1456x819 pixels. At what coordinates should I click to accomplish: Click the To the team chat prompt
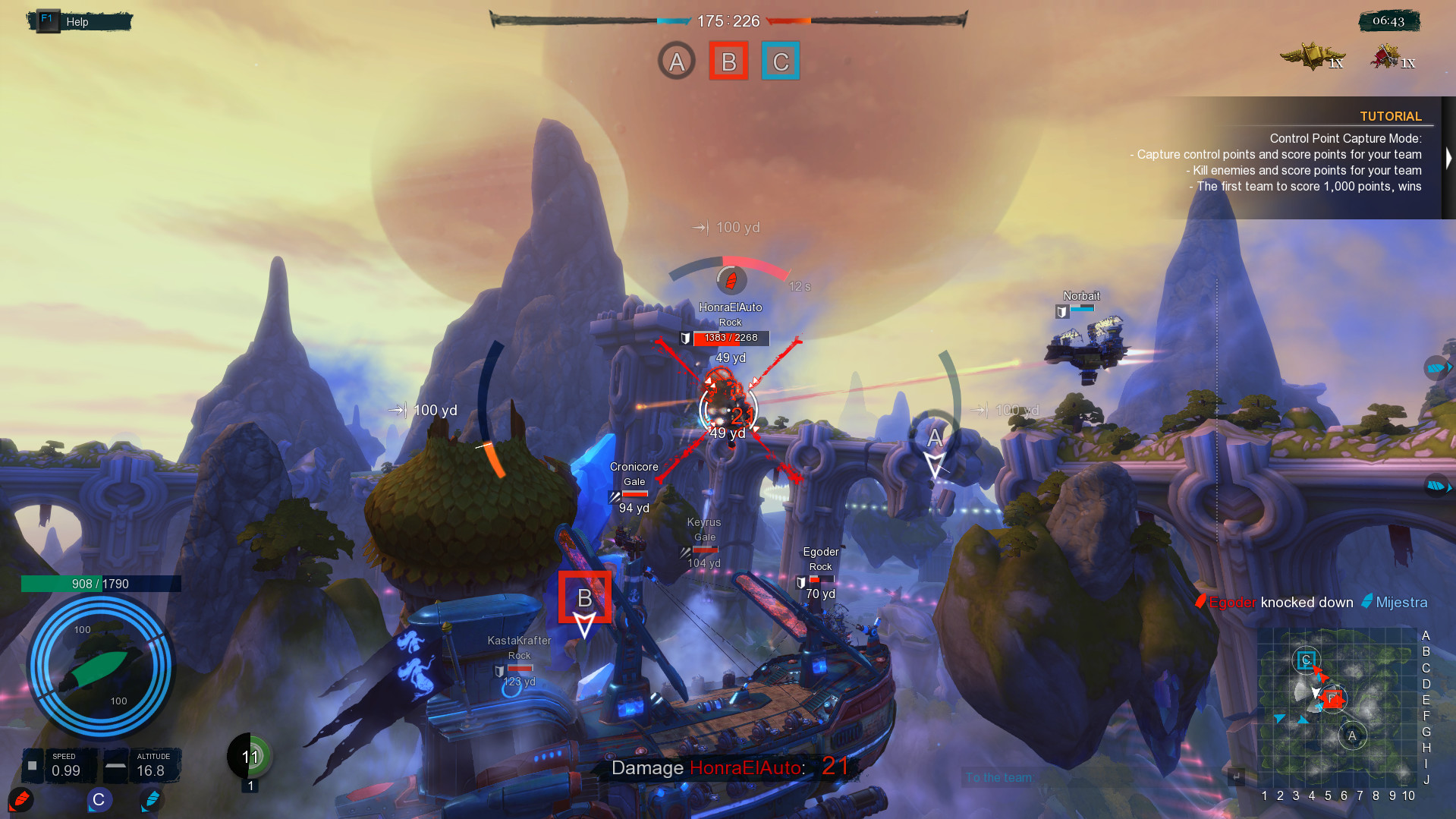(x=998, y=777)
